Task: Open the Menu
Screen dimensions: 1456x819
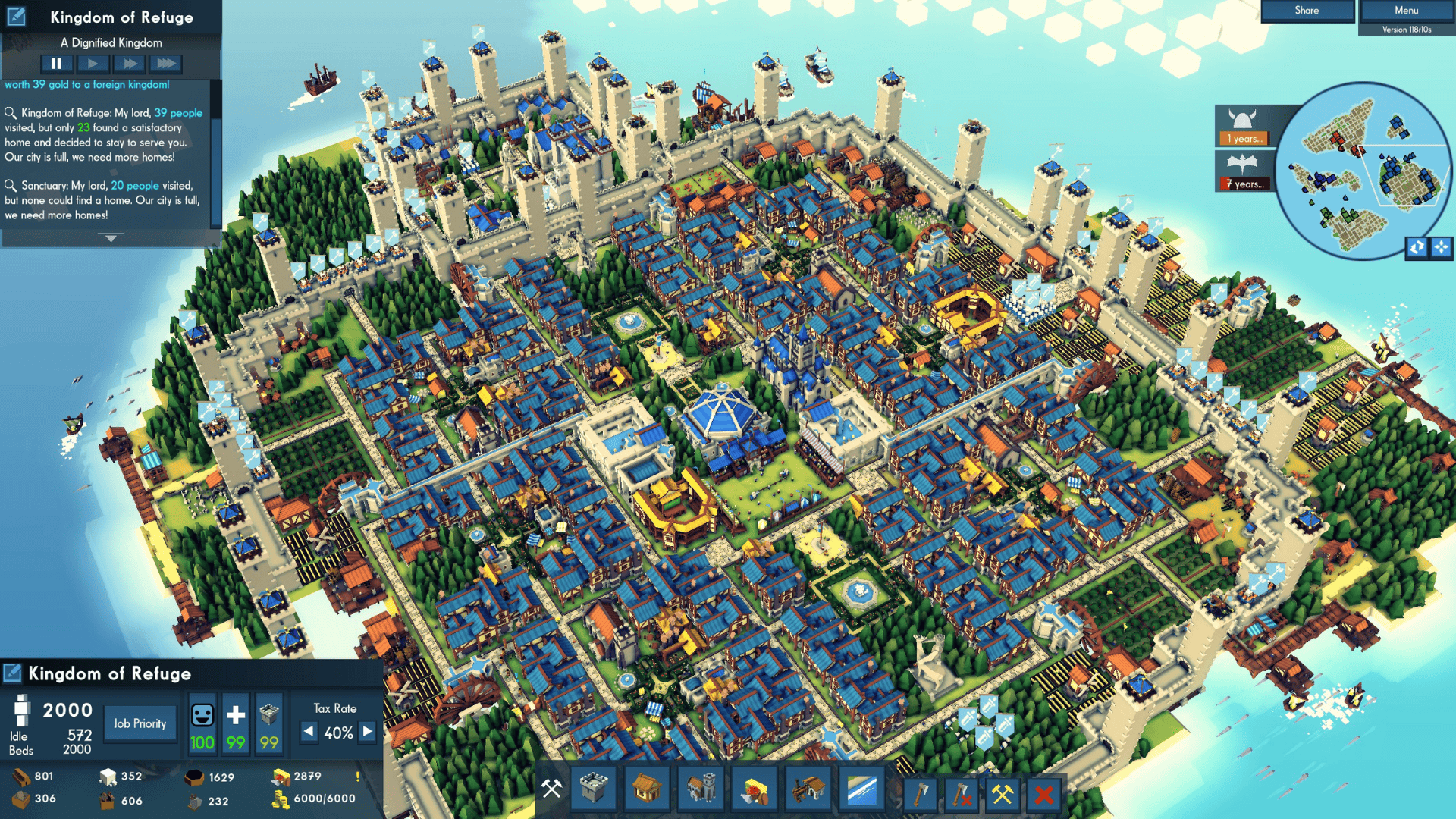Action: tap(1405, 10)
